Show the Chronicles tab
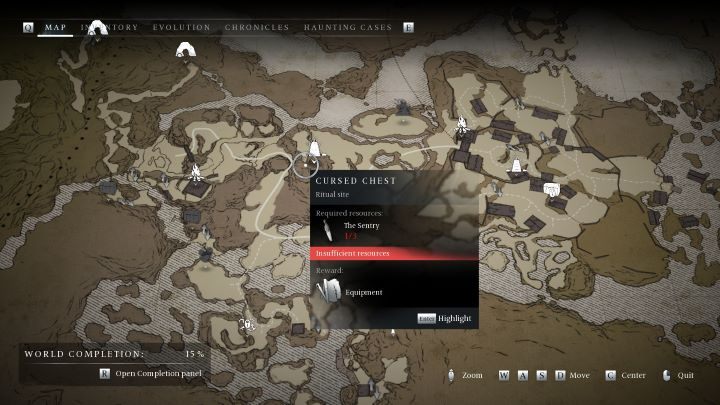Image resolution: width=720 pixels, height=405 pixels. pos(257,27)
